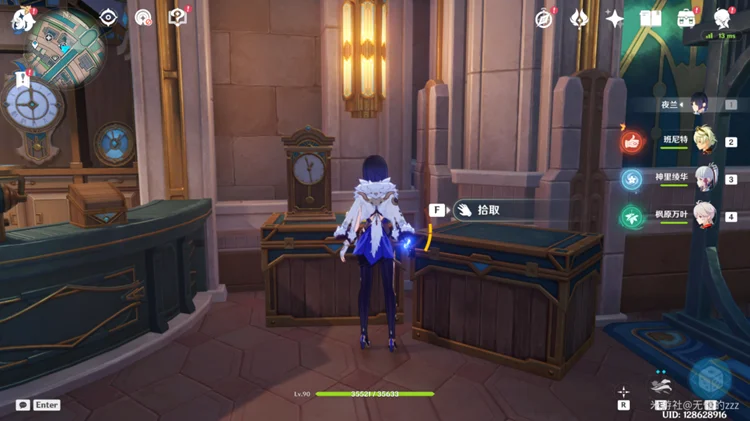Open the Paimon menu icon

pos(22,17)
